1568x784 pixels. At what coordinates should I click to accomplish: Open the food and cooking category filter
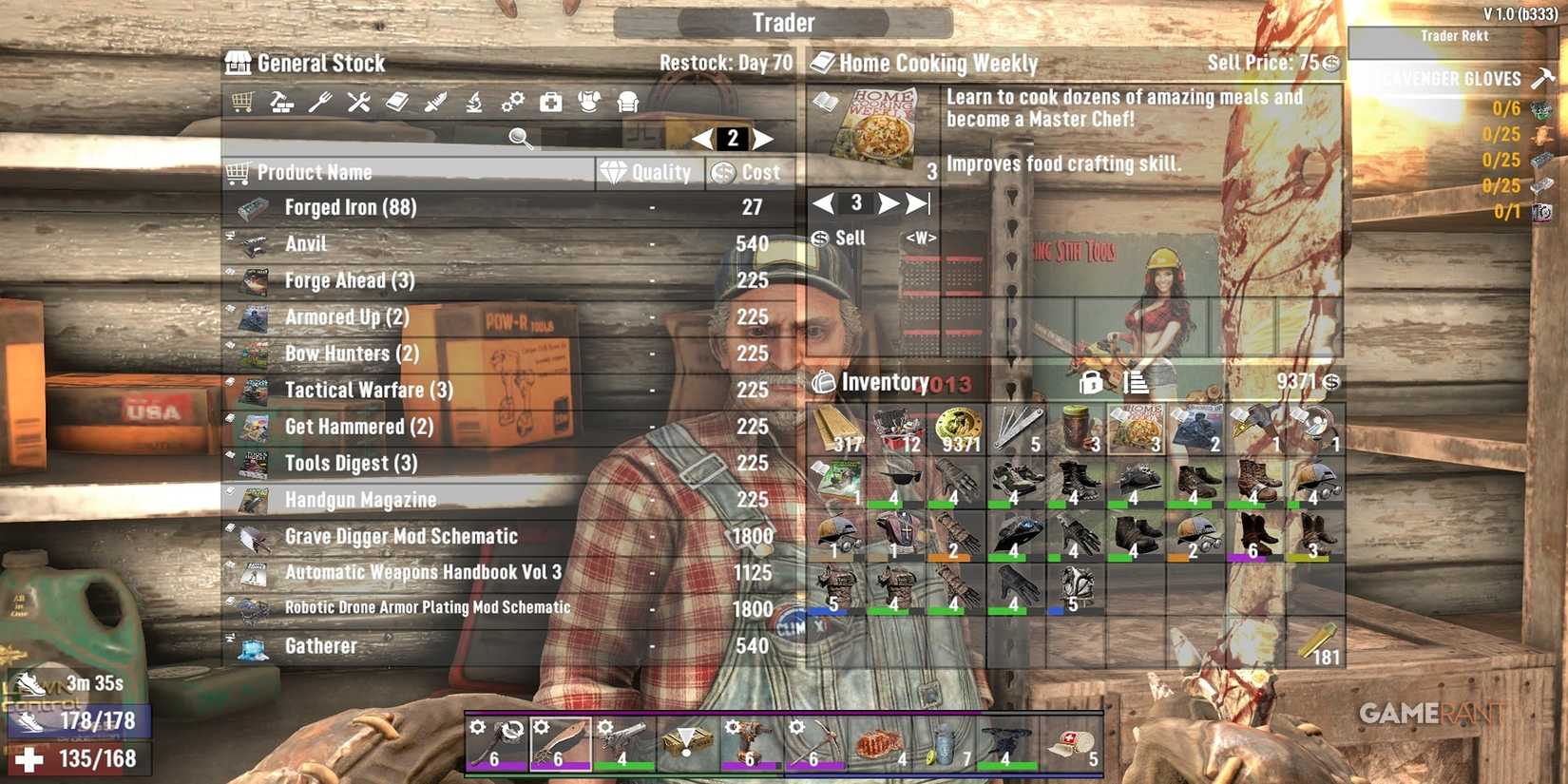(320, 100)
